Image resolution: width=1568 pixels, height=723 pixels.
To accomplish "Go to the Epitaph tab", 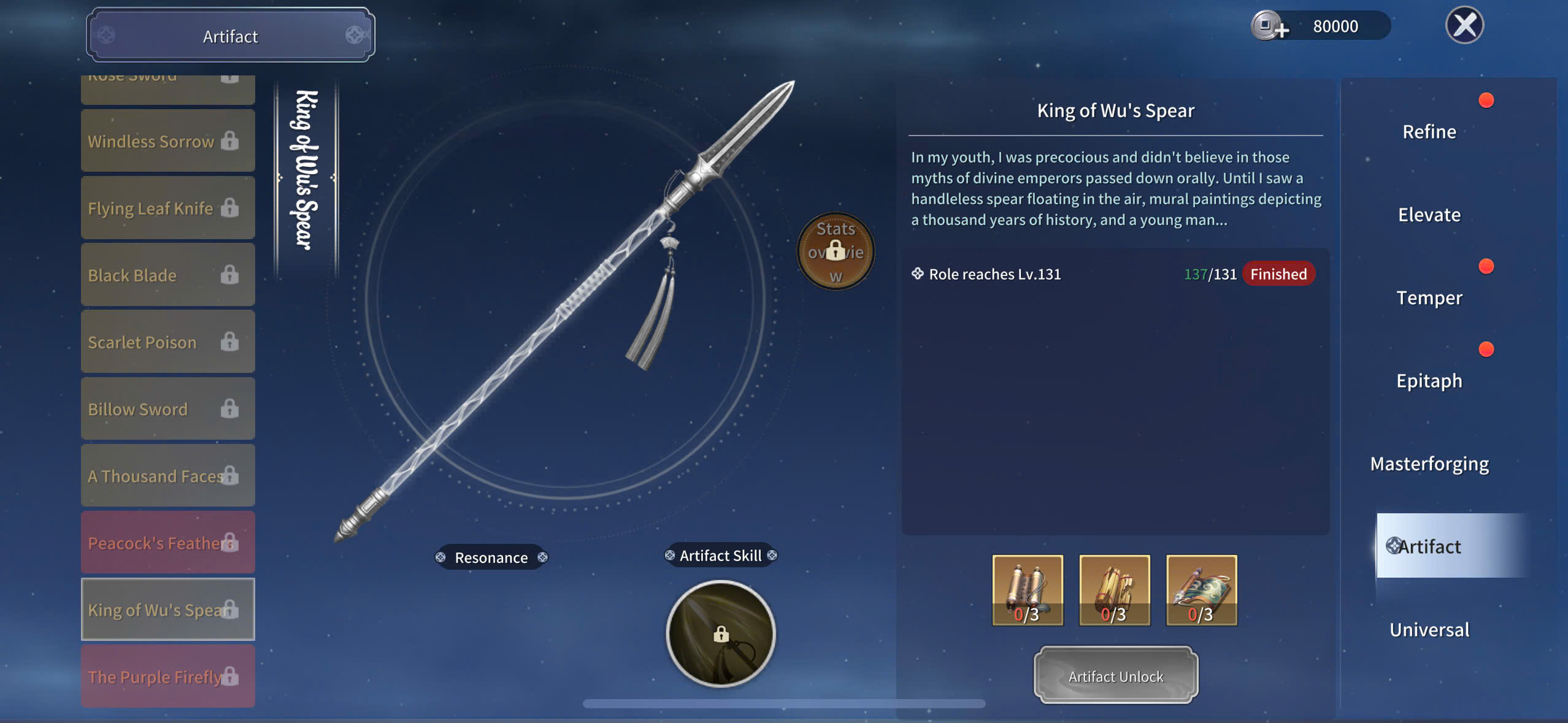I will [x=1429, y=381].
